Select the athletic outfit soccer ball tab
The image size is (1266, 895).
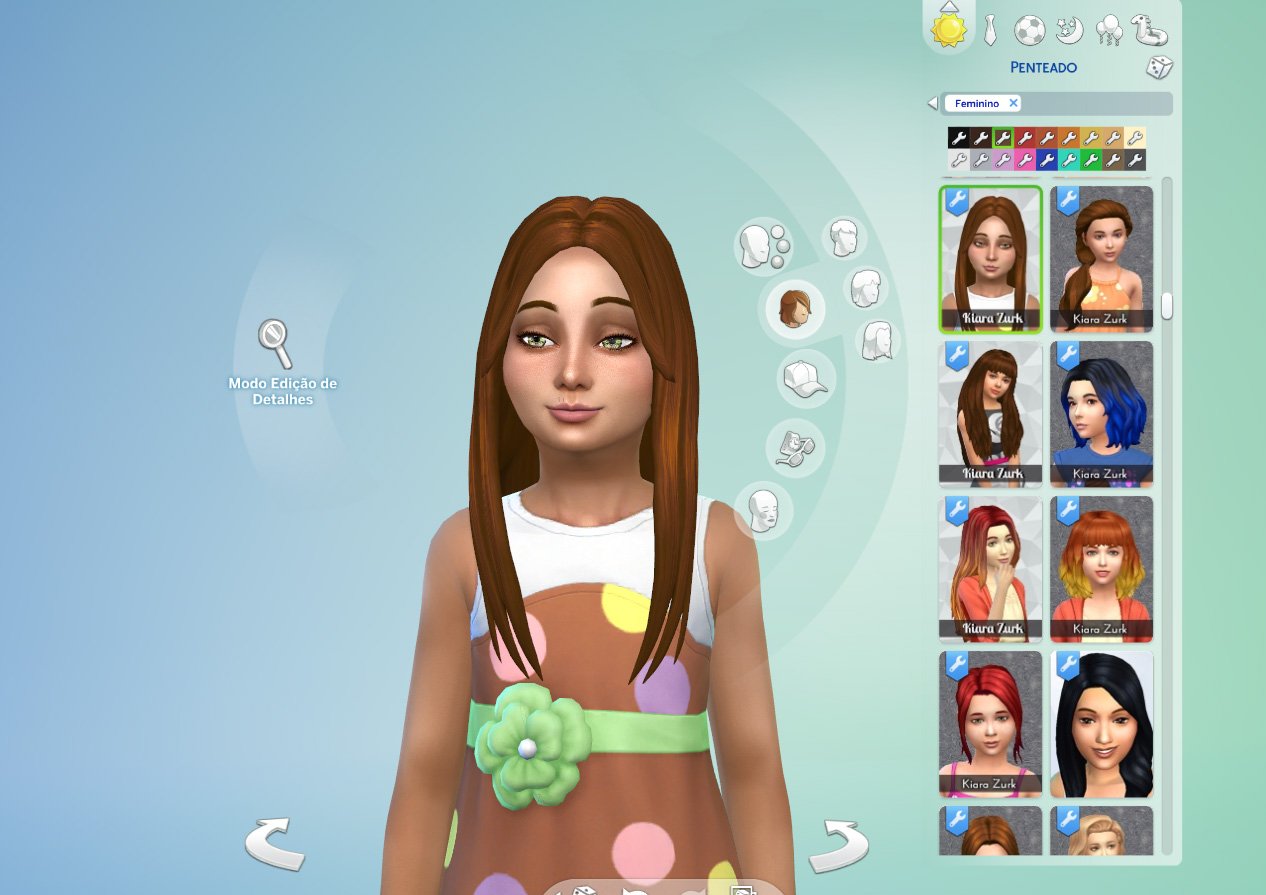(x=1029, y=31)
